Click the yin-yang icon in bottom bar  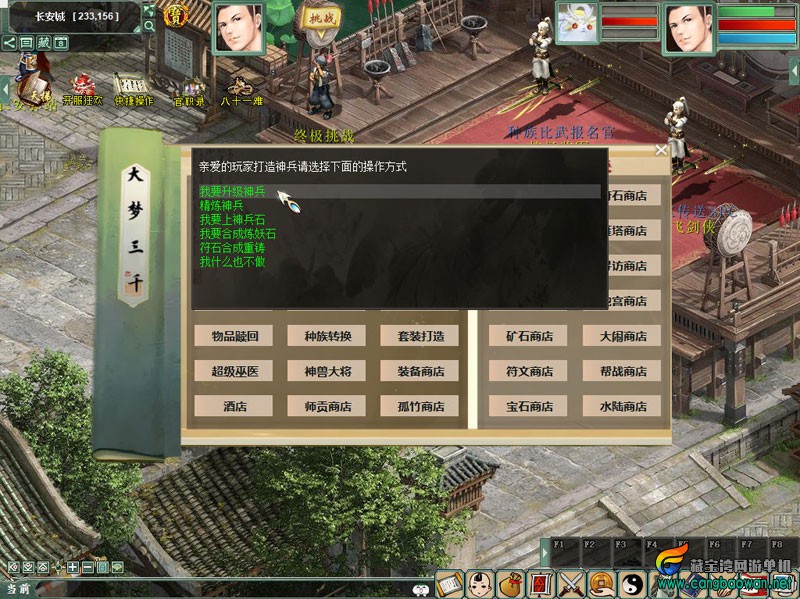[633, 583]
